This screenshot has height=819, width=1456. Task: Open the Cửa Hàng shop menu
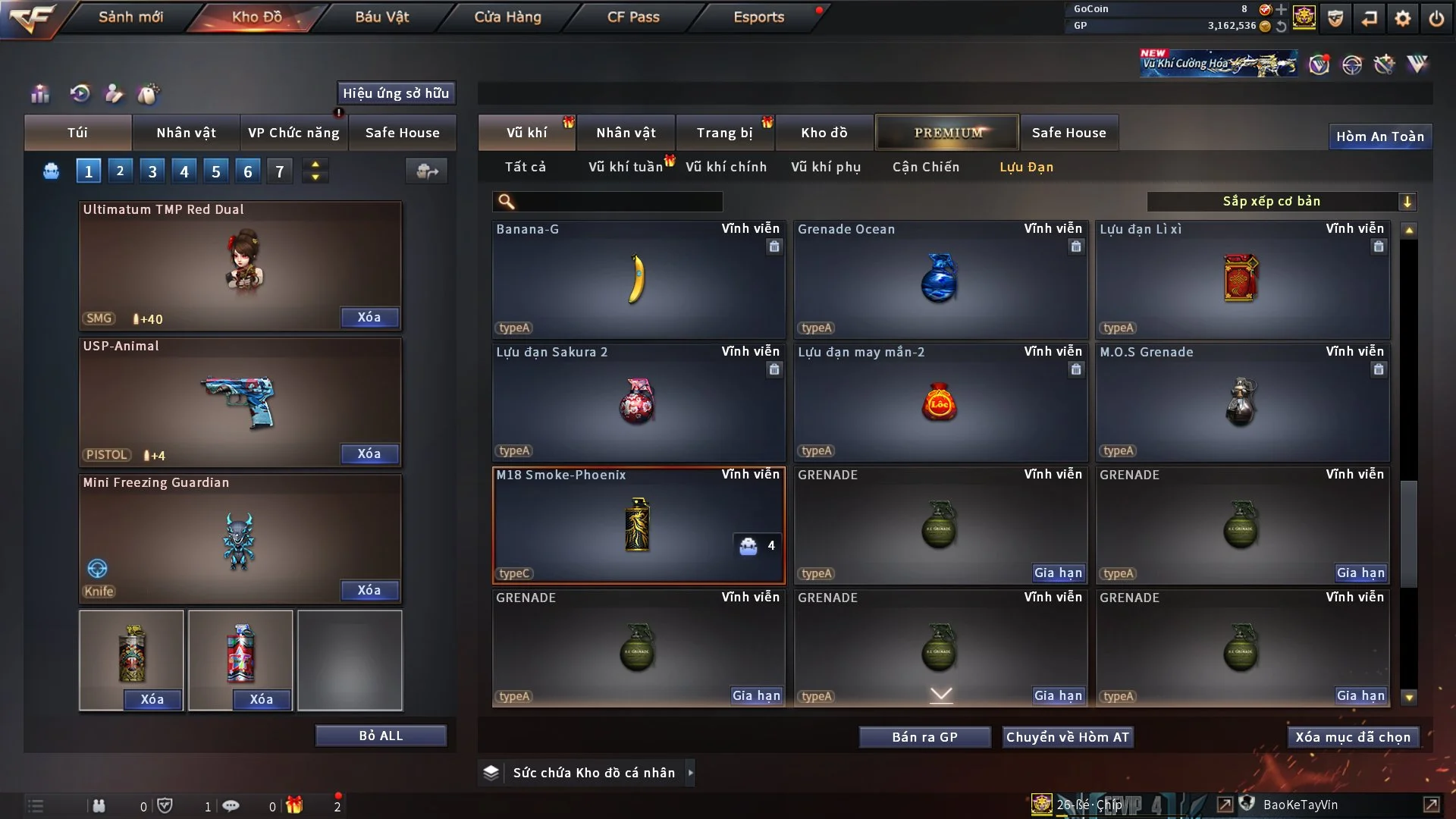(x=507, y=17)
